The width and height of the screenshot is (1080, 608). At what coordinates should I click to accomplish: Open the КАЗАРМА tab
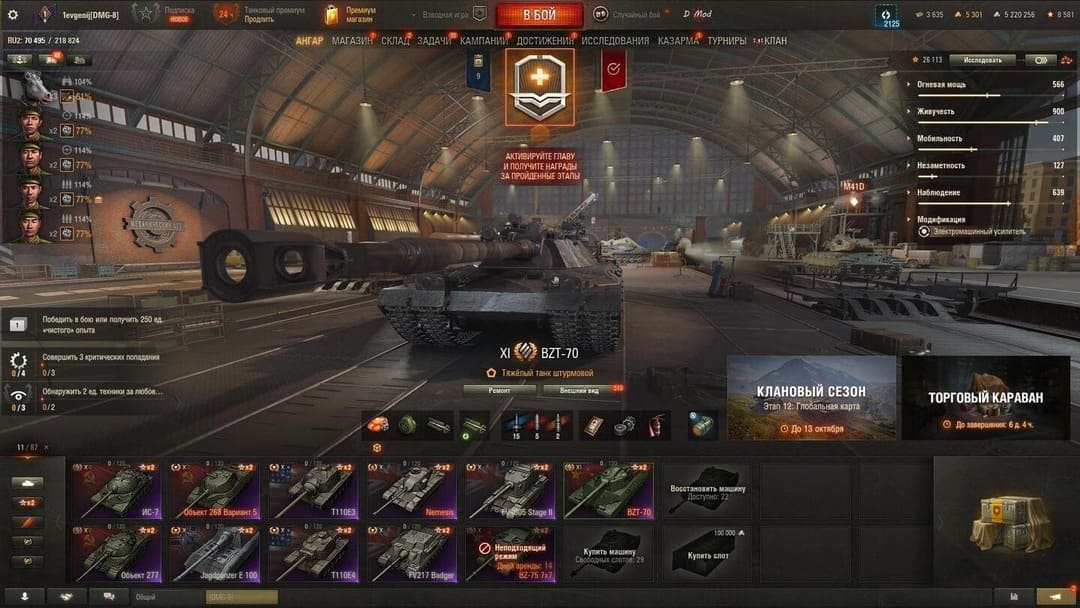pyautogui.click(x=678, y=41)
